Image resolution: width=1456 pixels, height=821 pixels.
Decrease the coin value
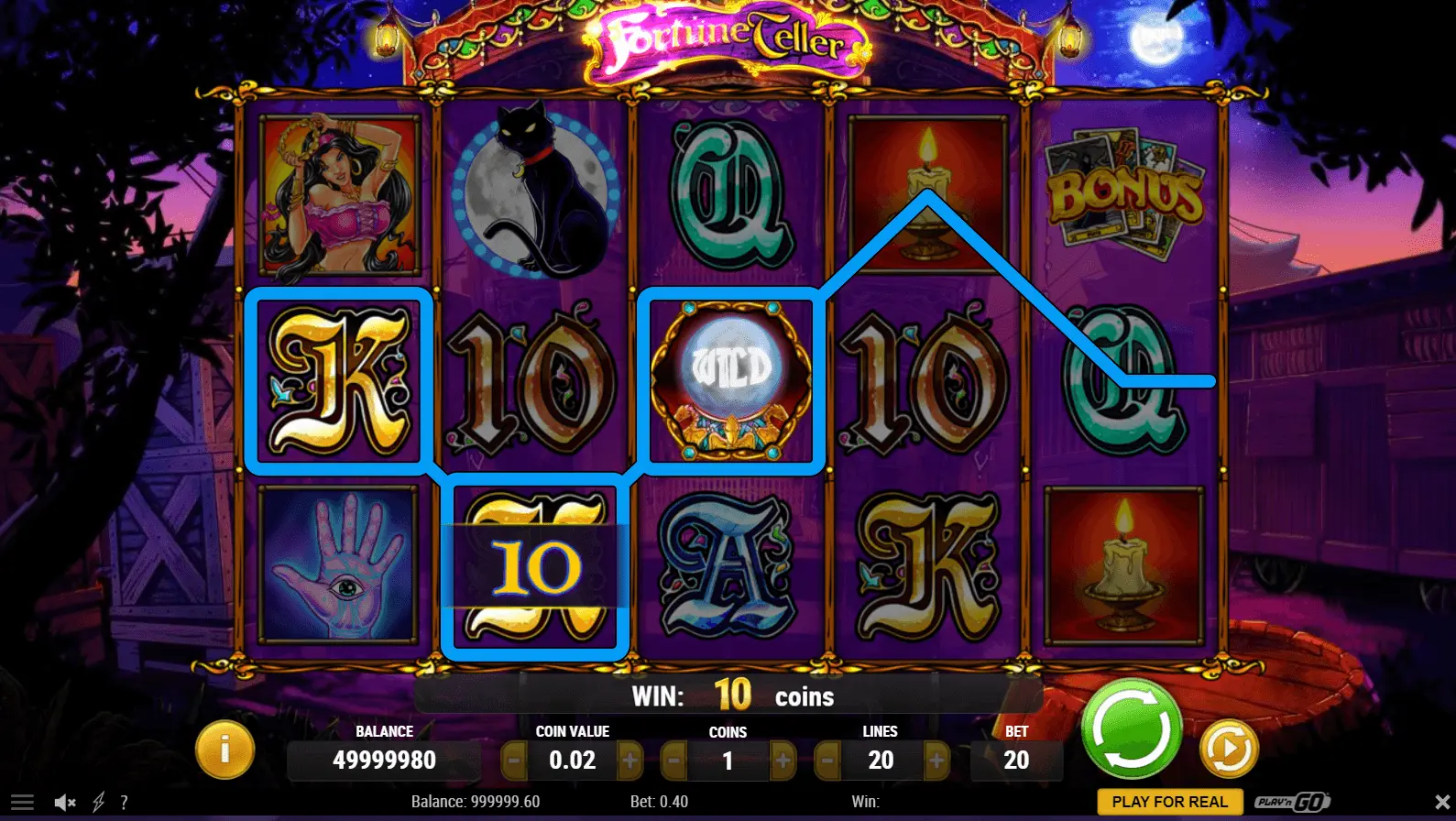514,761
